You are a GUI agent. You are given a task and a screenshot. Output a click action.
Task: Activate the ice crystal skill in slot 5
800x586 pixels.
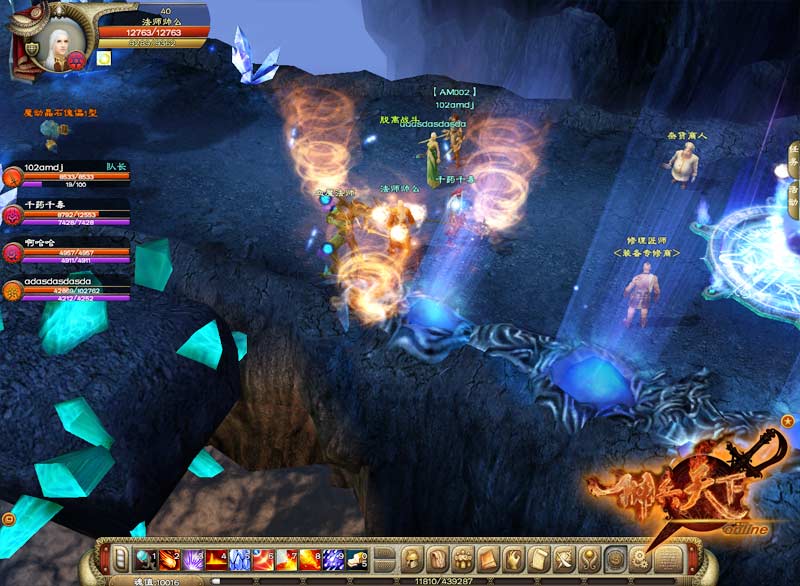coord(240,558)
